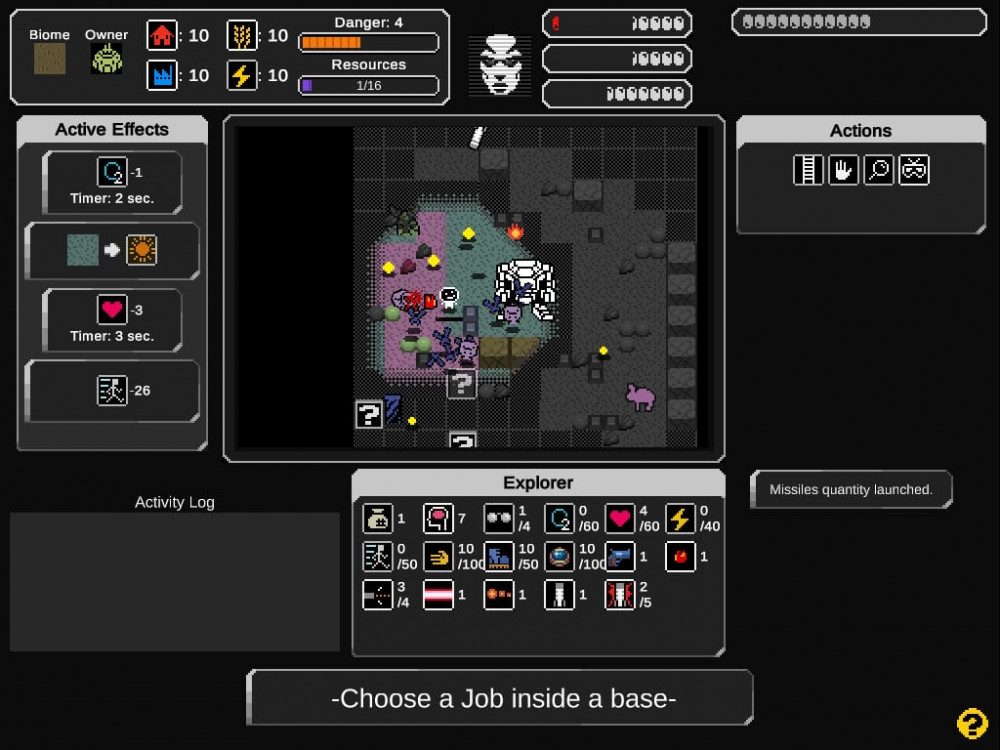Select the glasses item slot
Image resolution: width=1000 pixels, height=750 pixels.
coord(498,519)
